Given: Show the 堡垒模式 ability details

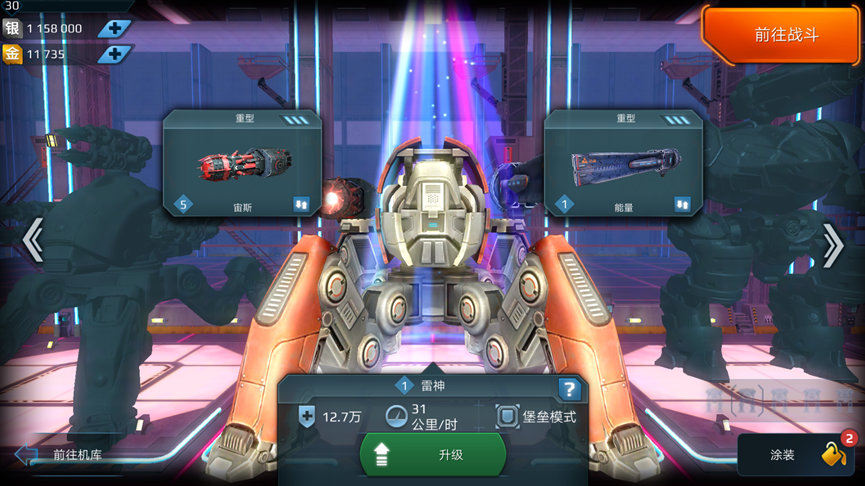Looking at the screenshot, I should [537, 417].
